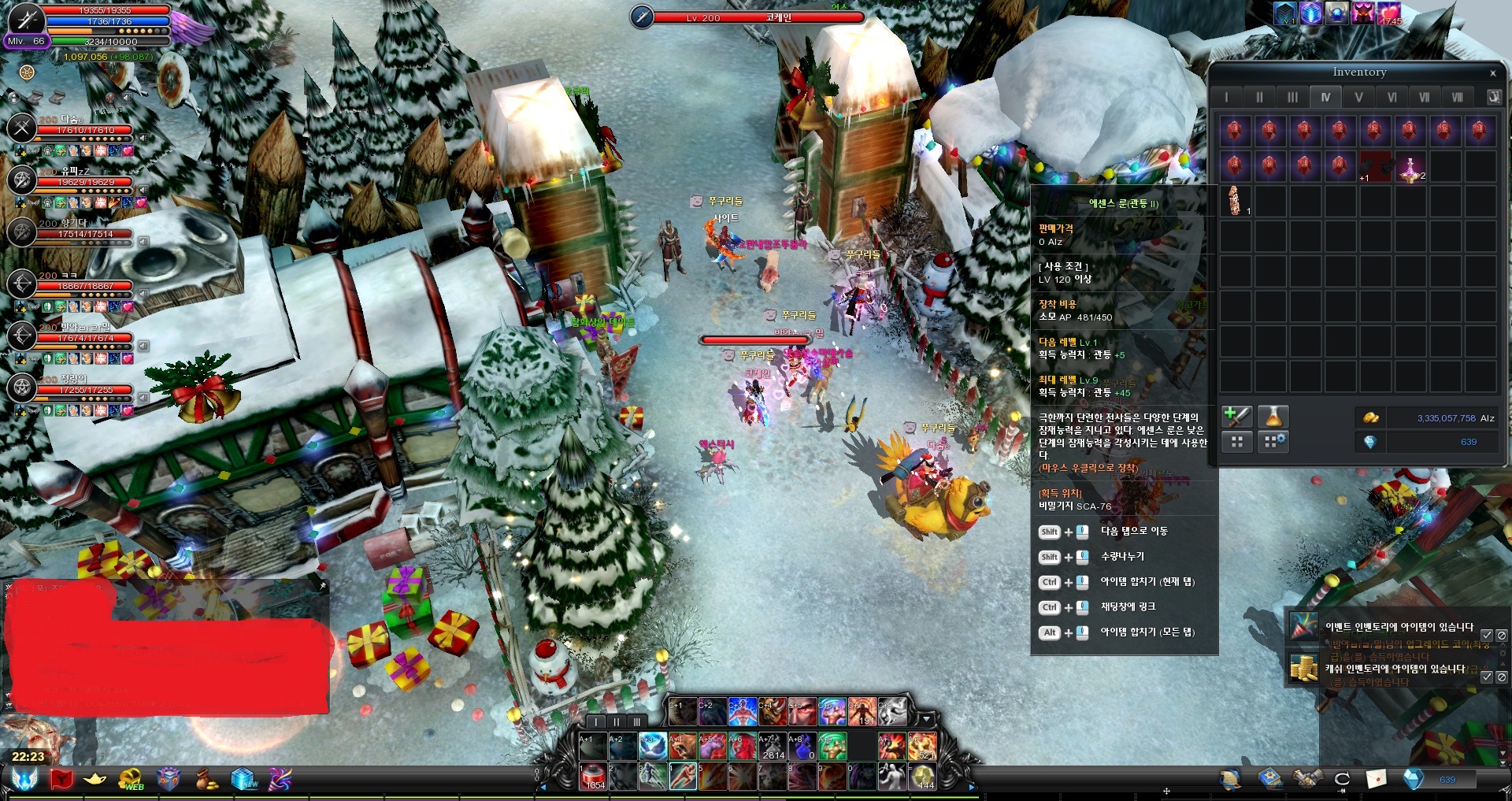Image resolution: width=1512 pixels, height=801 pixels.
Task: Click the orange flask inventory button
Action: [1273, 417]
